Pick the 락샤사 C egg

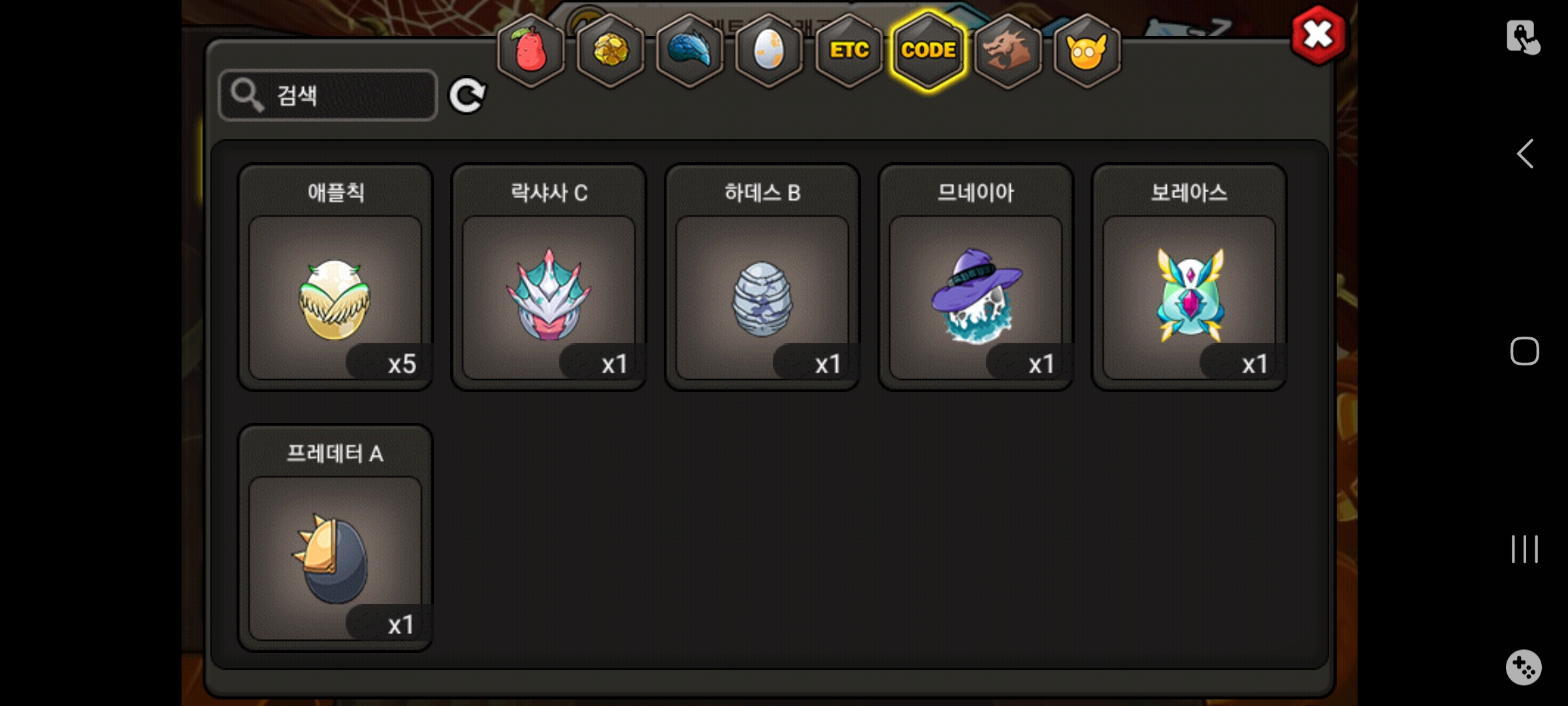pos(549,297)
